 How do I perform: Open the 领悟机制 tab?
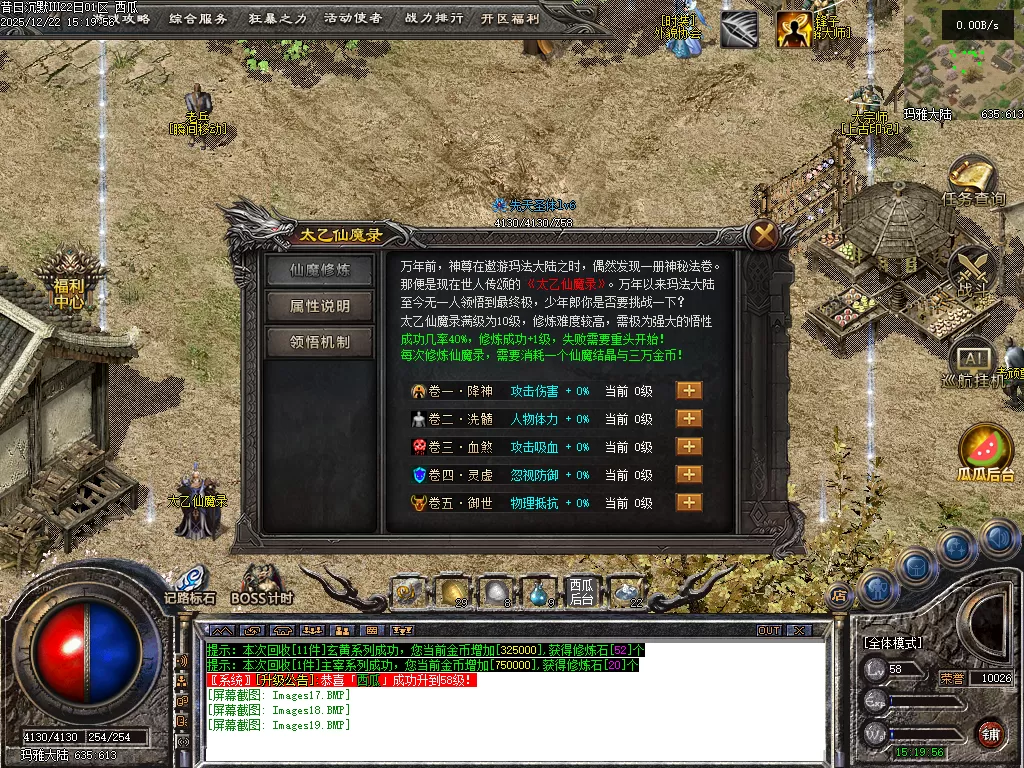point(320,342)
